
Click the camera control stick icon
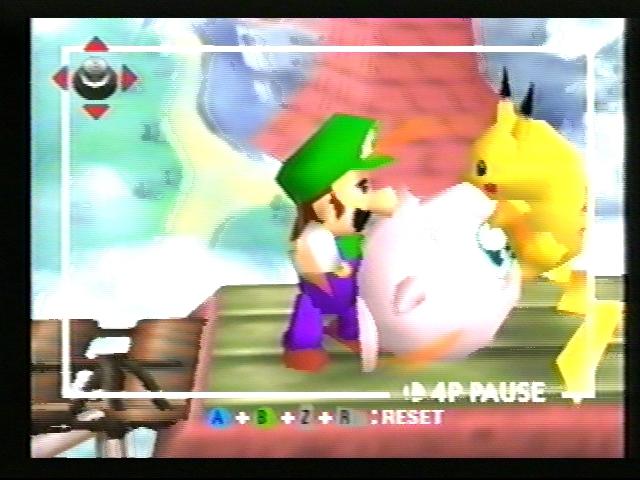tap(95, 77)
